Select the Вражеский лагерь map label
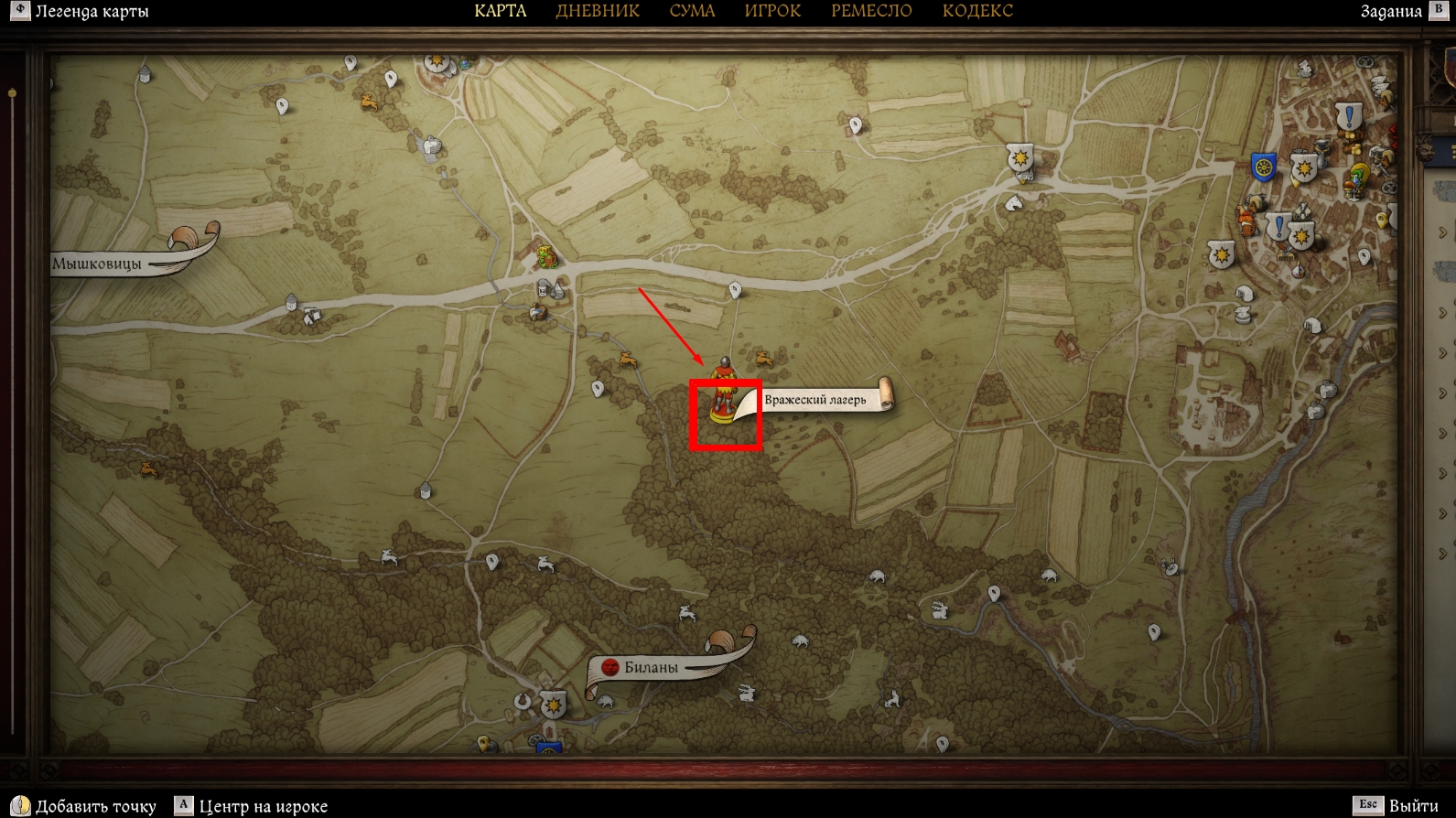1456x818 pixels. click(x=814, y=400)
